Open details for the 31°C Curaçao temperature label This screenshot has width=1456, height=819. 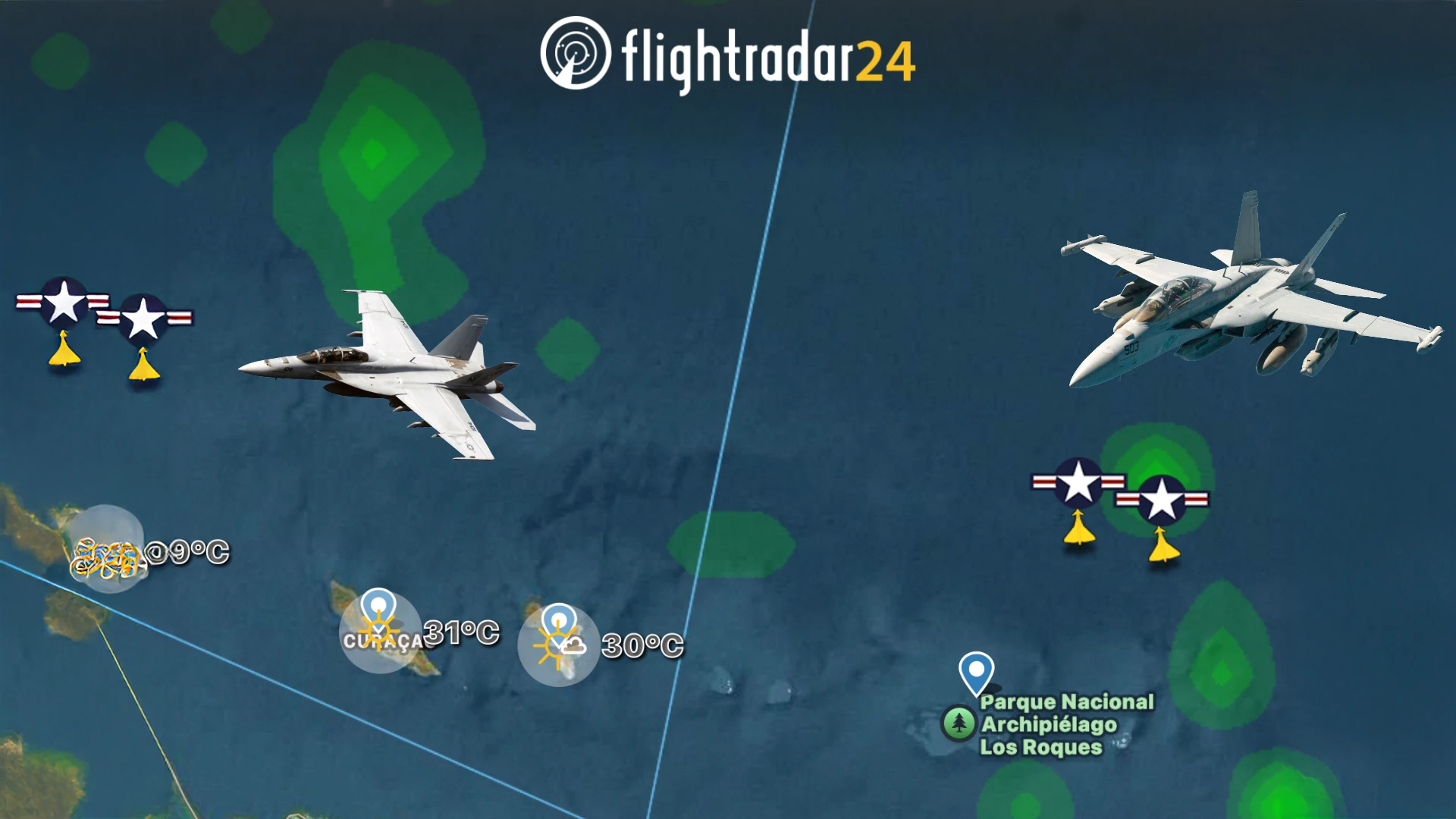pyautogui.click(x=461, y=633)
